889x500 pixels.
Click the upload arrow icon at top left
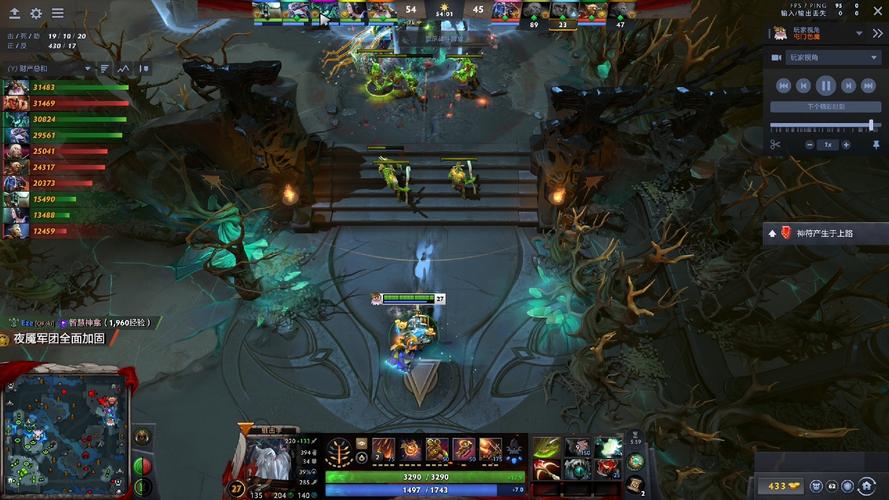tap(17, 14)
